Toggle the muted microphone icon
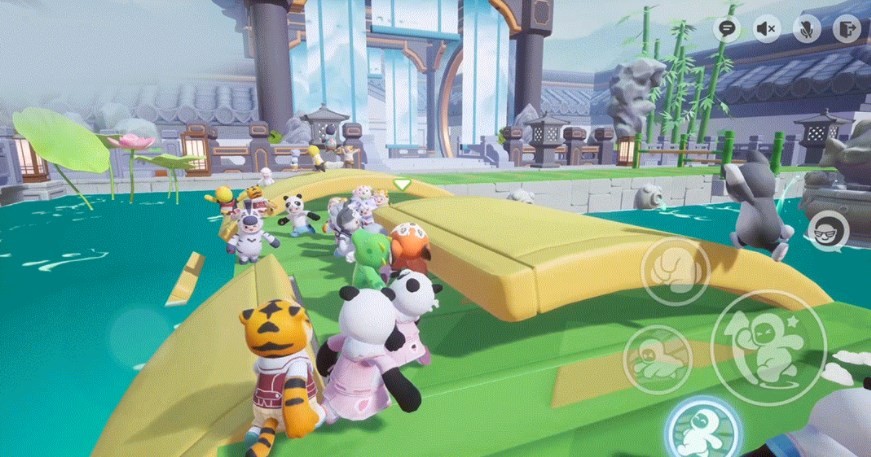The image size is (871, 457). coord(807,28)
